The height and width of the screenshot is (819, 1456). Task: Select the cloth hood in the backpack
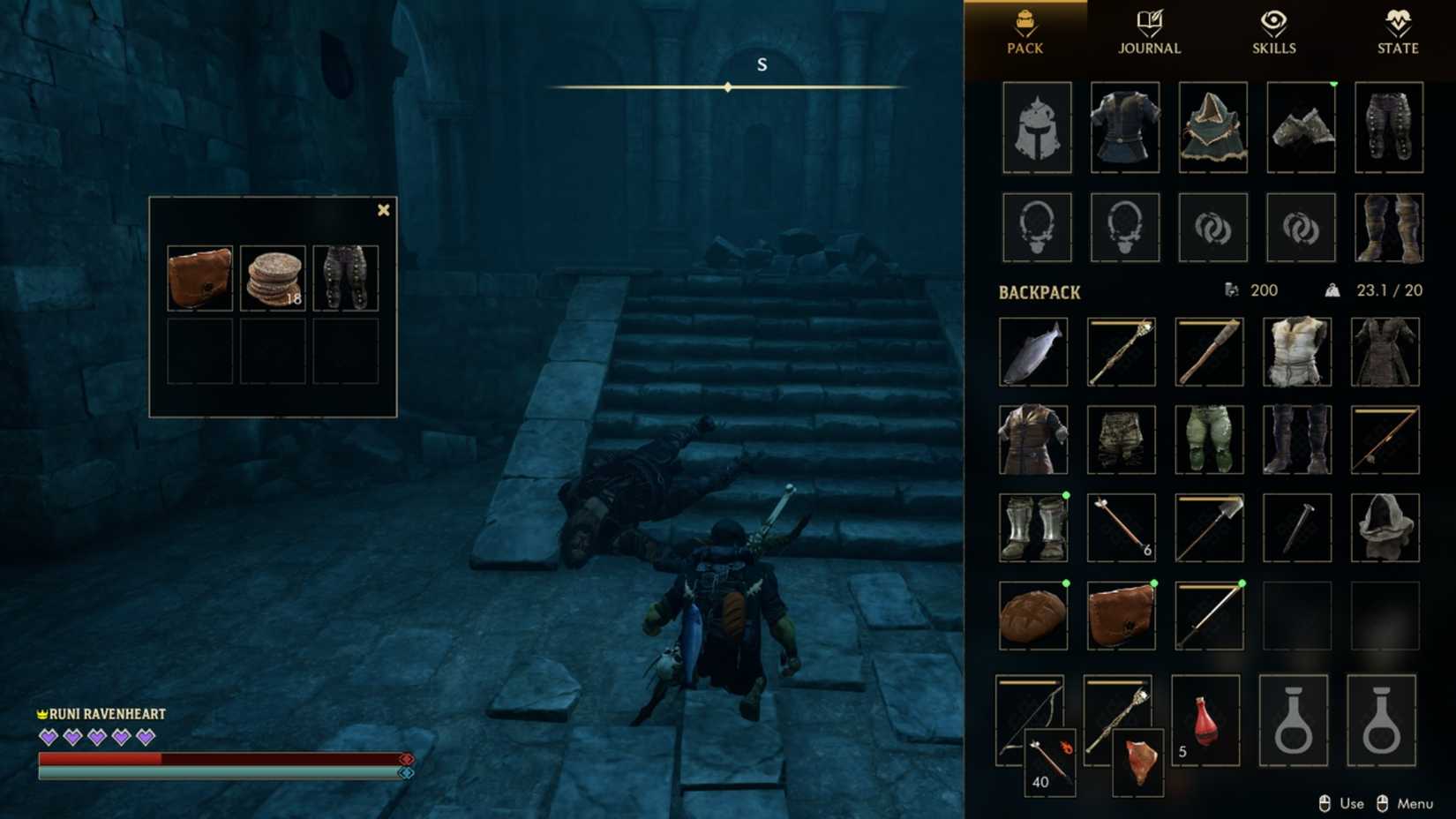tap(1386, 527)
